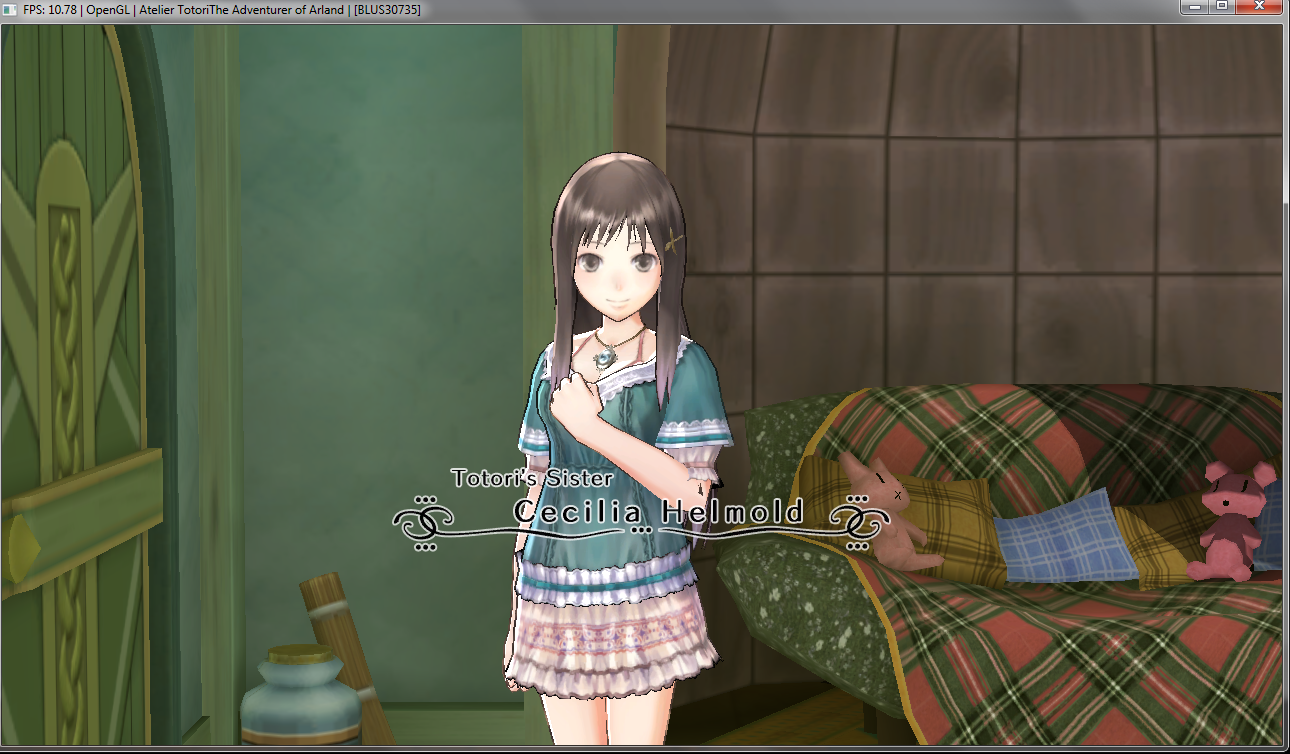Close the emulator window
1290x754 pixels.
[1257, 6]
